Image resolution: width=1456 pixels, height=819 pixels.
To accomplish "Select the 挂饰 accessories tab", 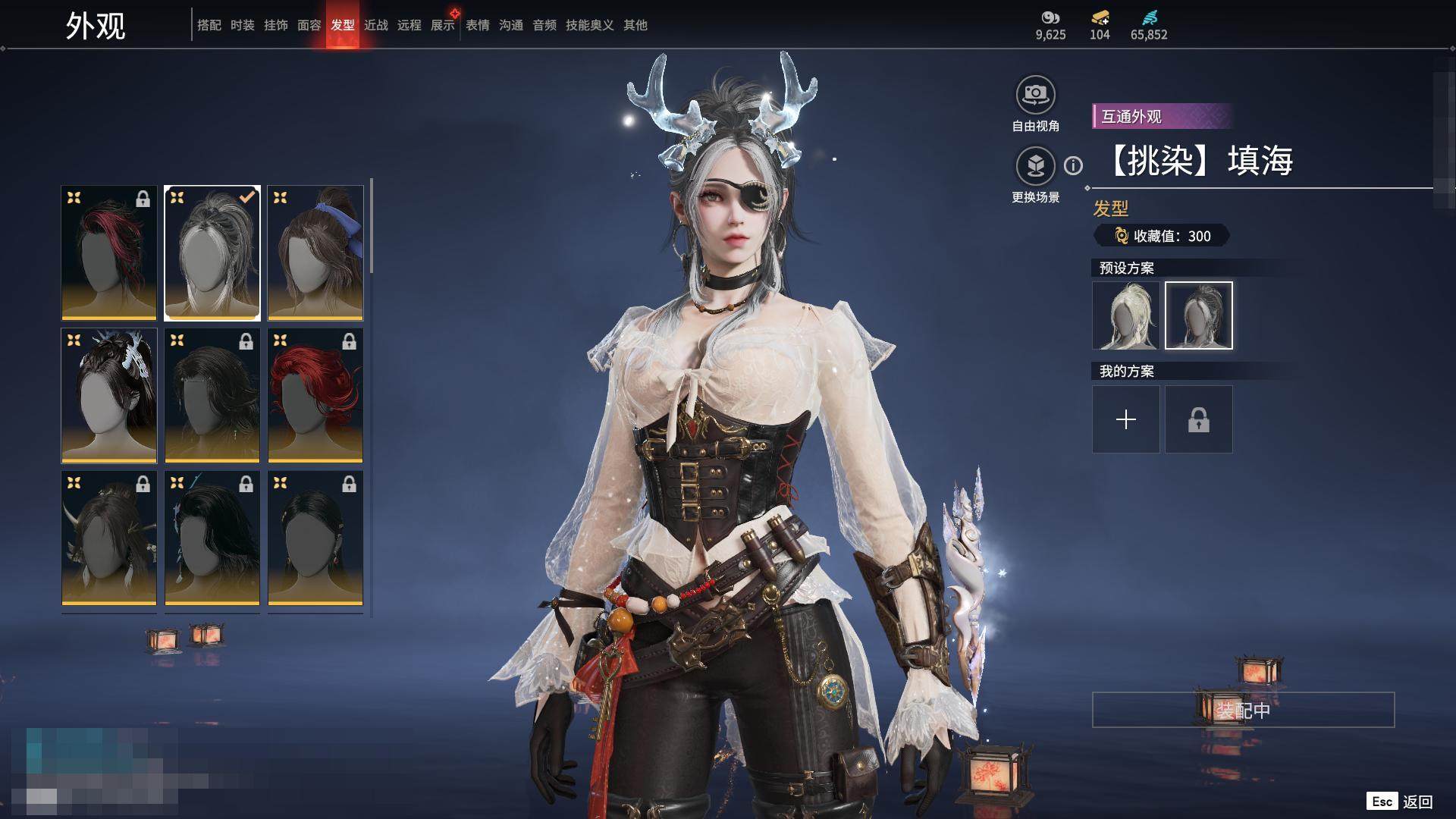I will pyautogui.click(x=275, y=25).
